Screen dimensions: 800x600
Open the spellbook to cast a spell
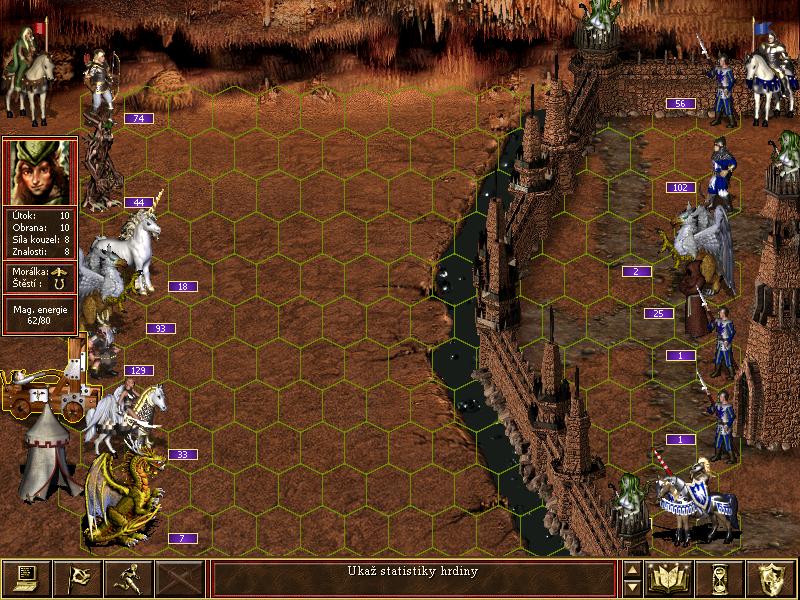tap(669, 578)
